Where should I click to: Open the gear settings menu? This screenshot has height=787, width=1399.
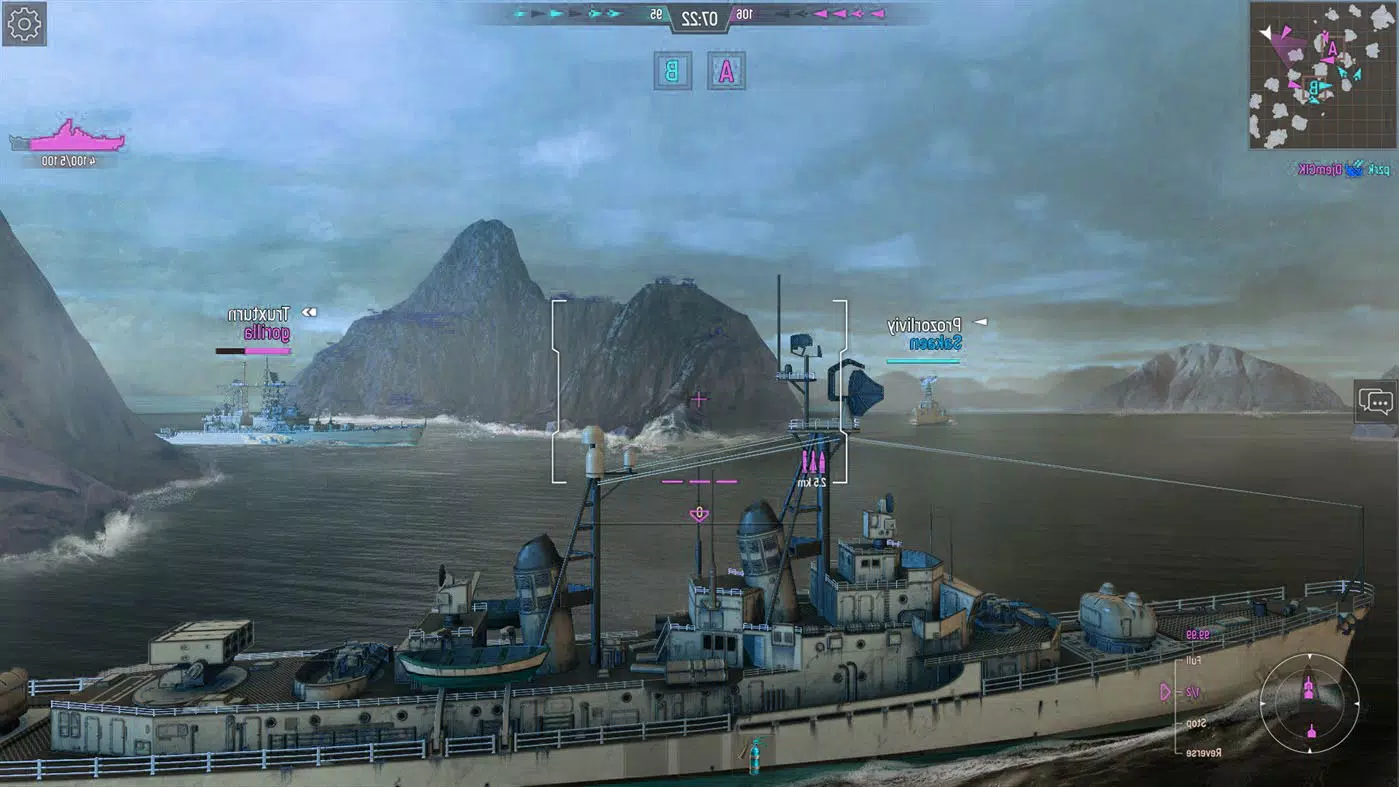24,24
